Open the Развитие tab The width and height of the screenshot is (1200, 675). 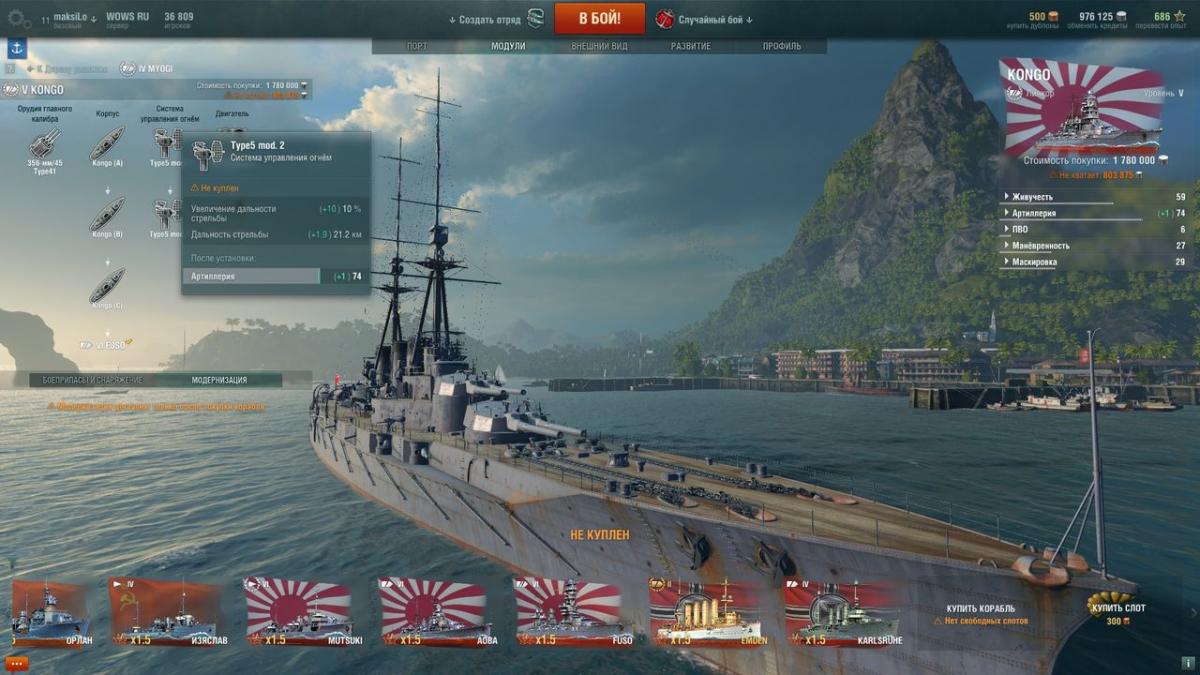(x=691, y=46)
